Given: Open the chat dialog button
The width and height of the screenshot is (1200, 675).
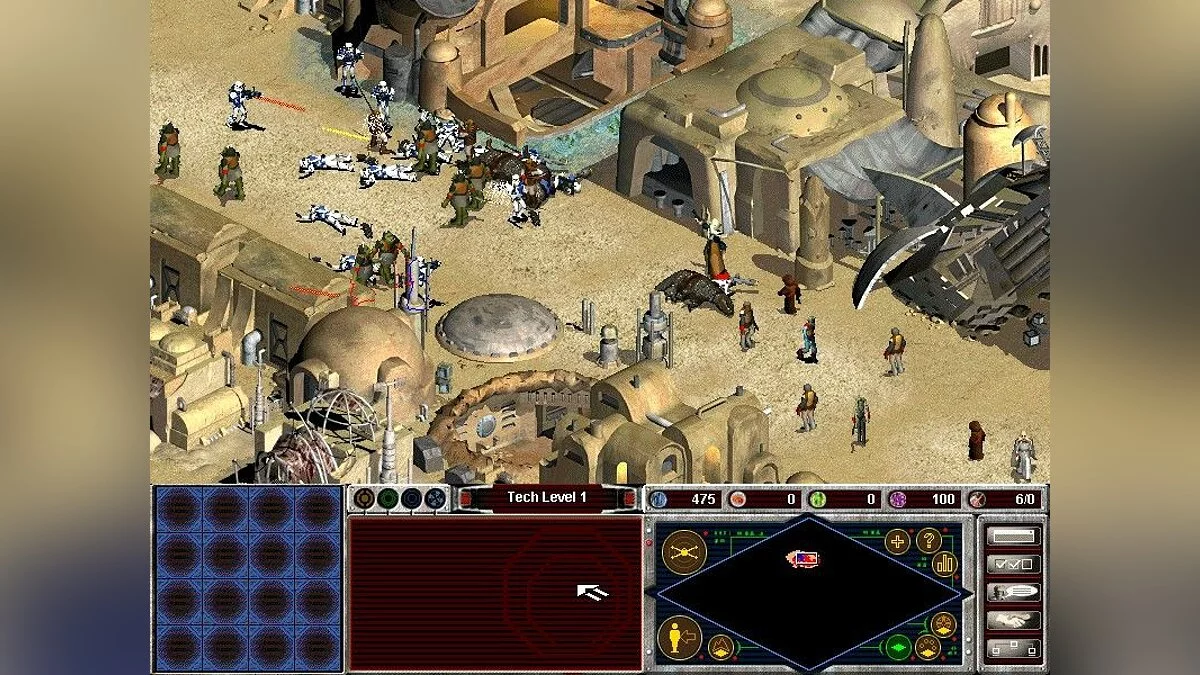Looking at the screenshot, I should (1012, 592).
